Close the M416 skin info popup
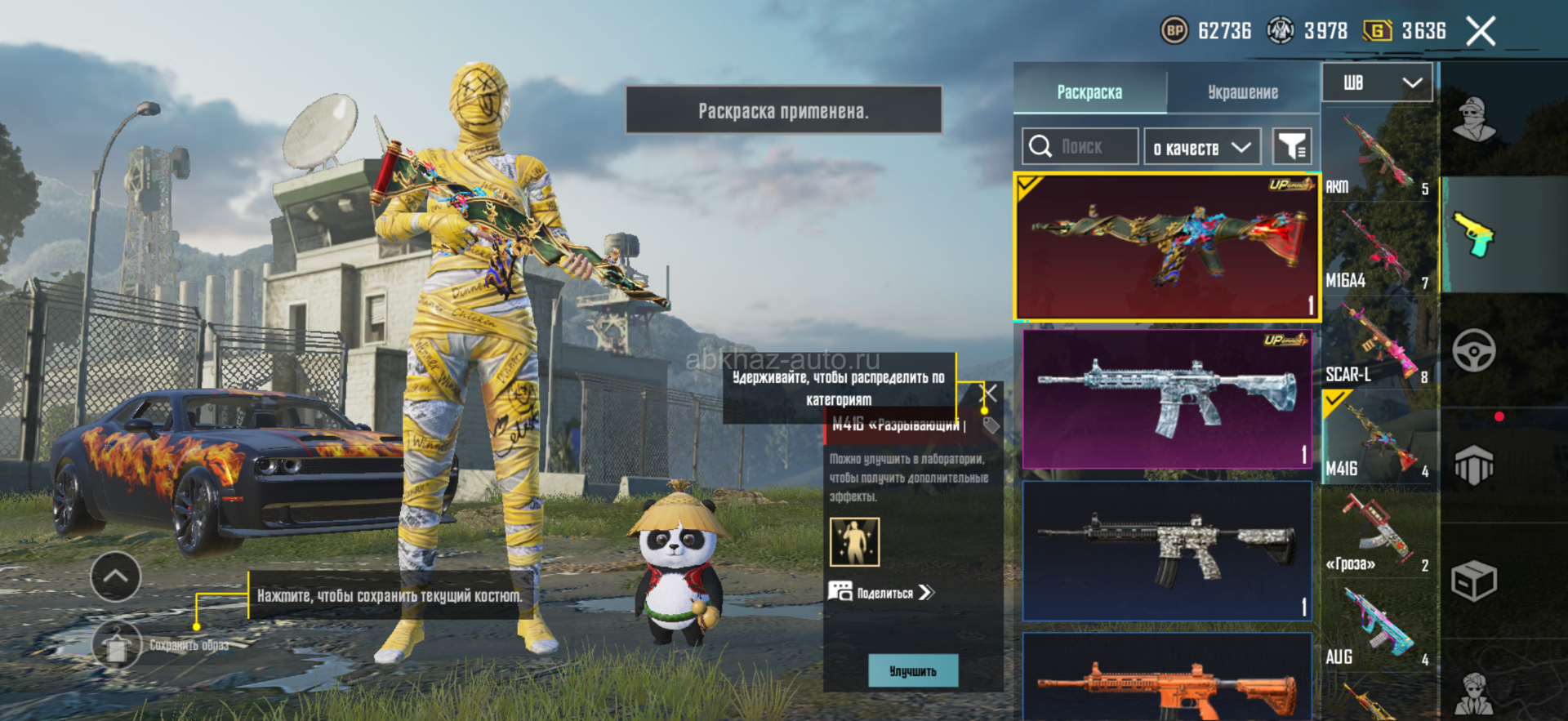 (x=988, y=393)
